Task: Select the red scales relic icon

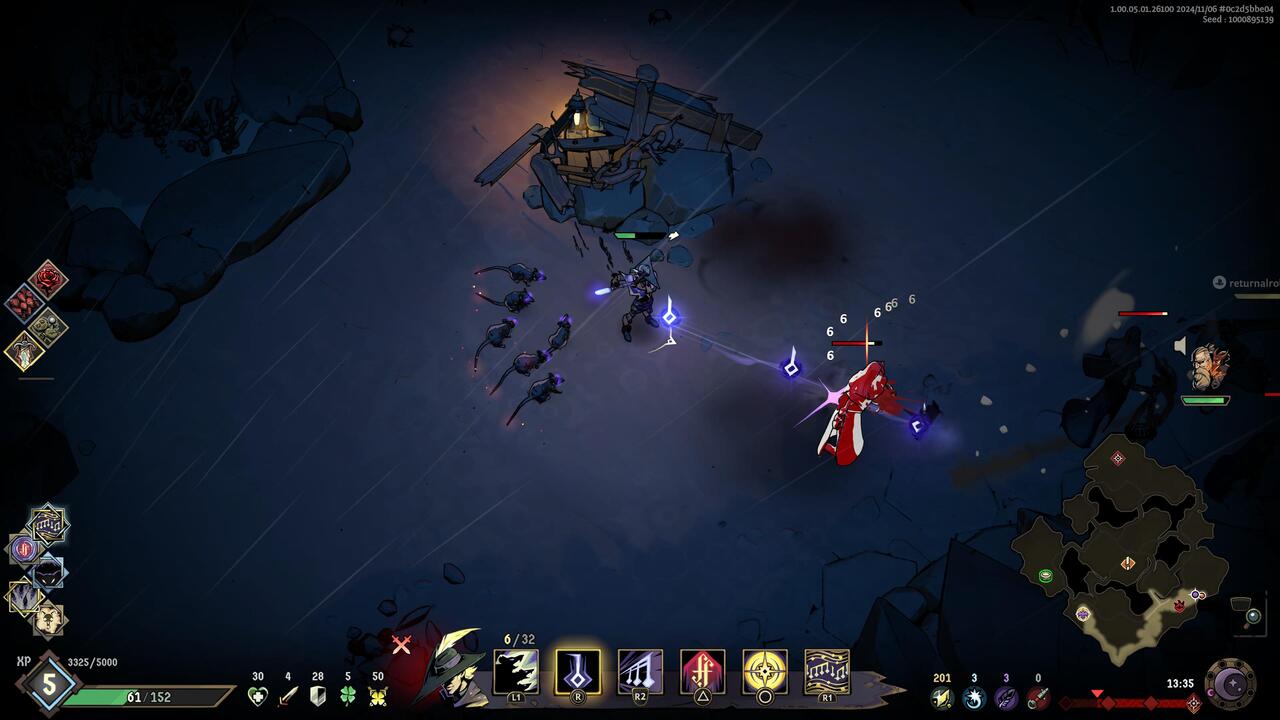Action: click(24, 302)
